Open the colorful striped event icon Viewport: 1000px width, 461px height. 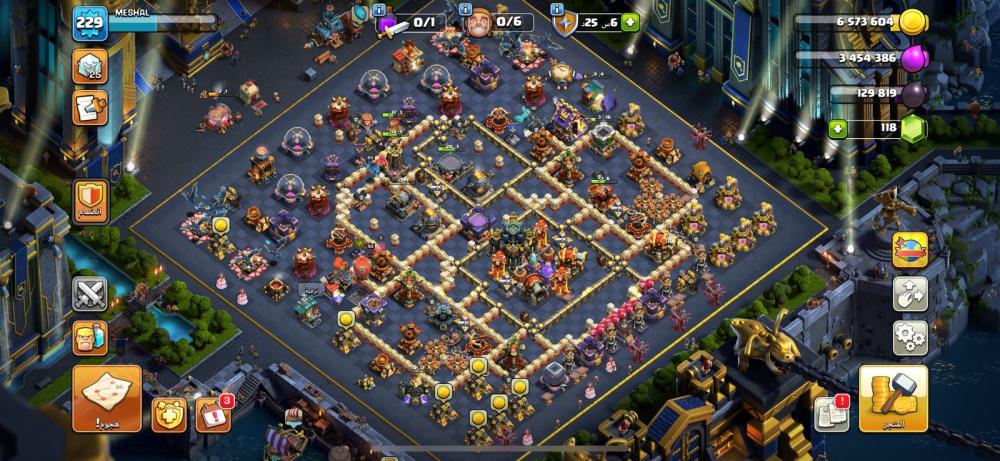(x=910, y=250)
